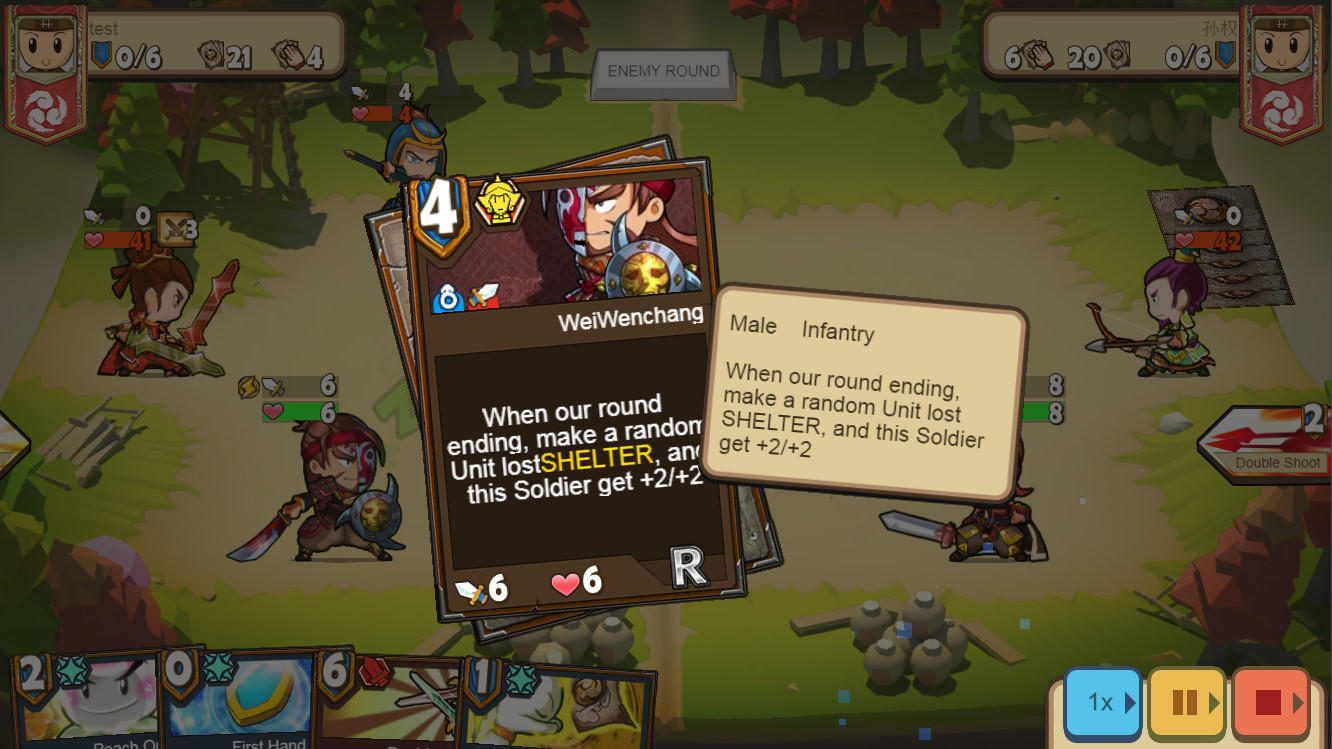Image resolution: width=1332 pixels, height=749 pixels.
Task: Pause the battle with the pause toggle
Action: 1186,704
